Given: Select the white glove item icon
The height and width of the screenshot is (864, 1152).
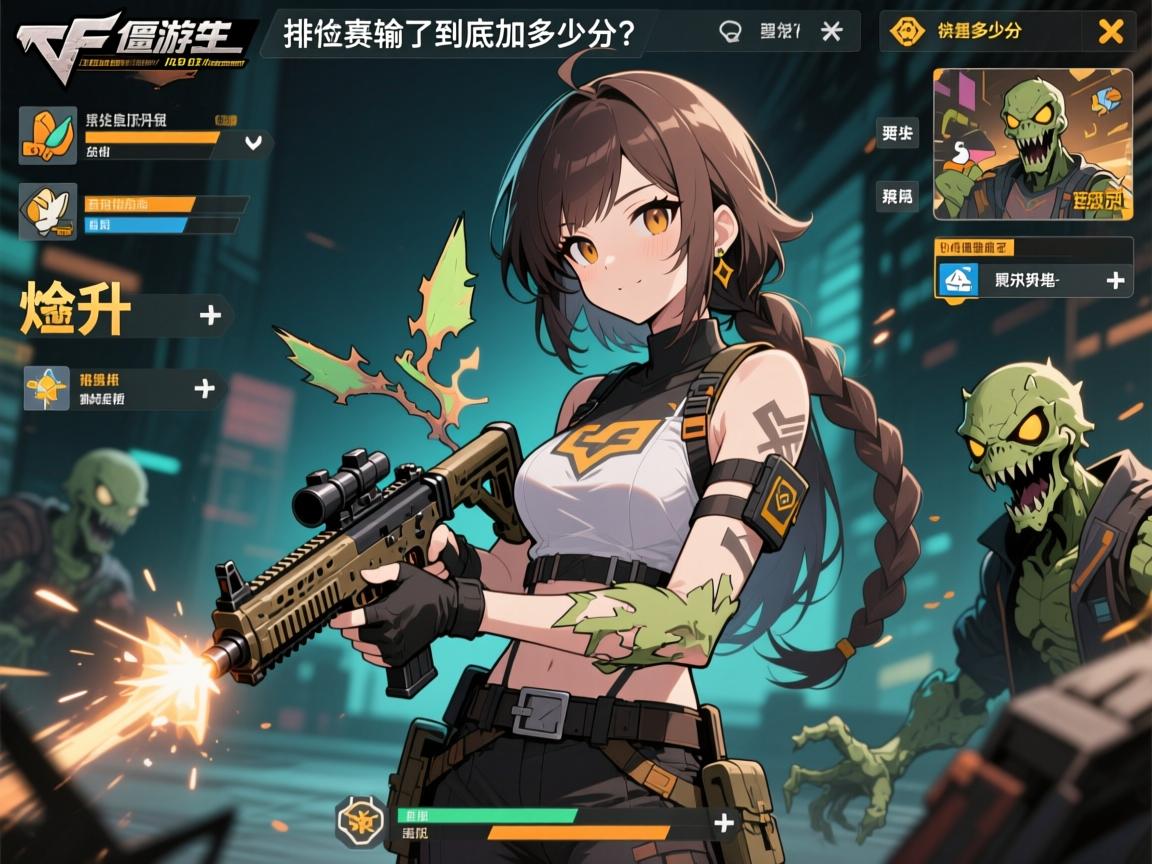Looking at the screenshot, I should 48,211.
